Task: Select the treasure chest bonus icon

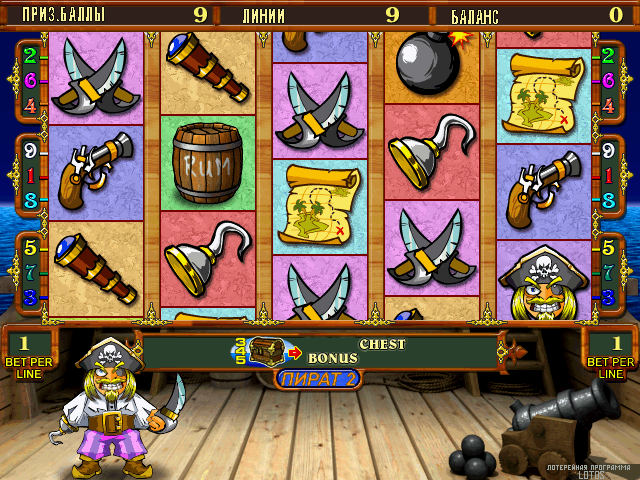Action: tap(265, 351)
